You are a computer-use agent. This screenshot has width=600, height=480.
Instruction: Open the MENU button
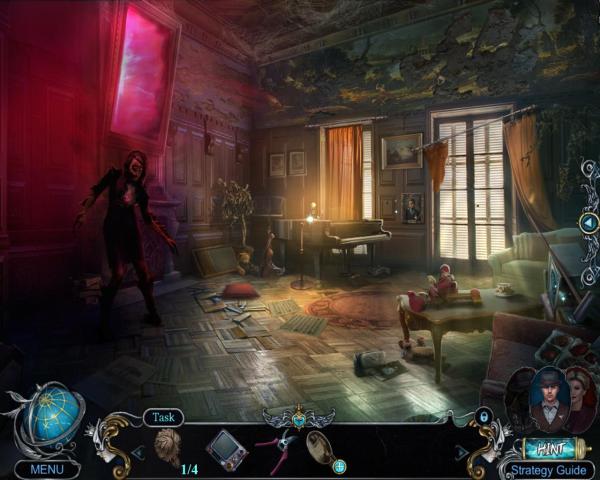pos(47,468)
